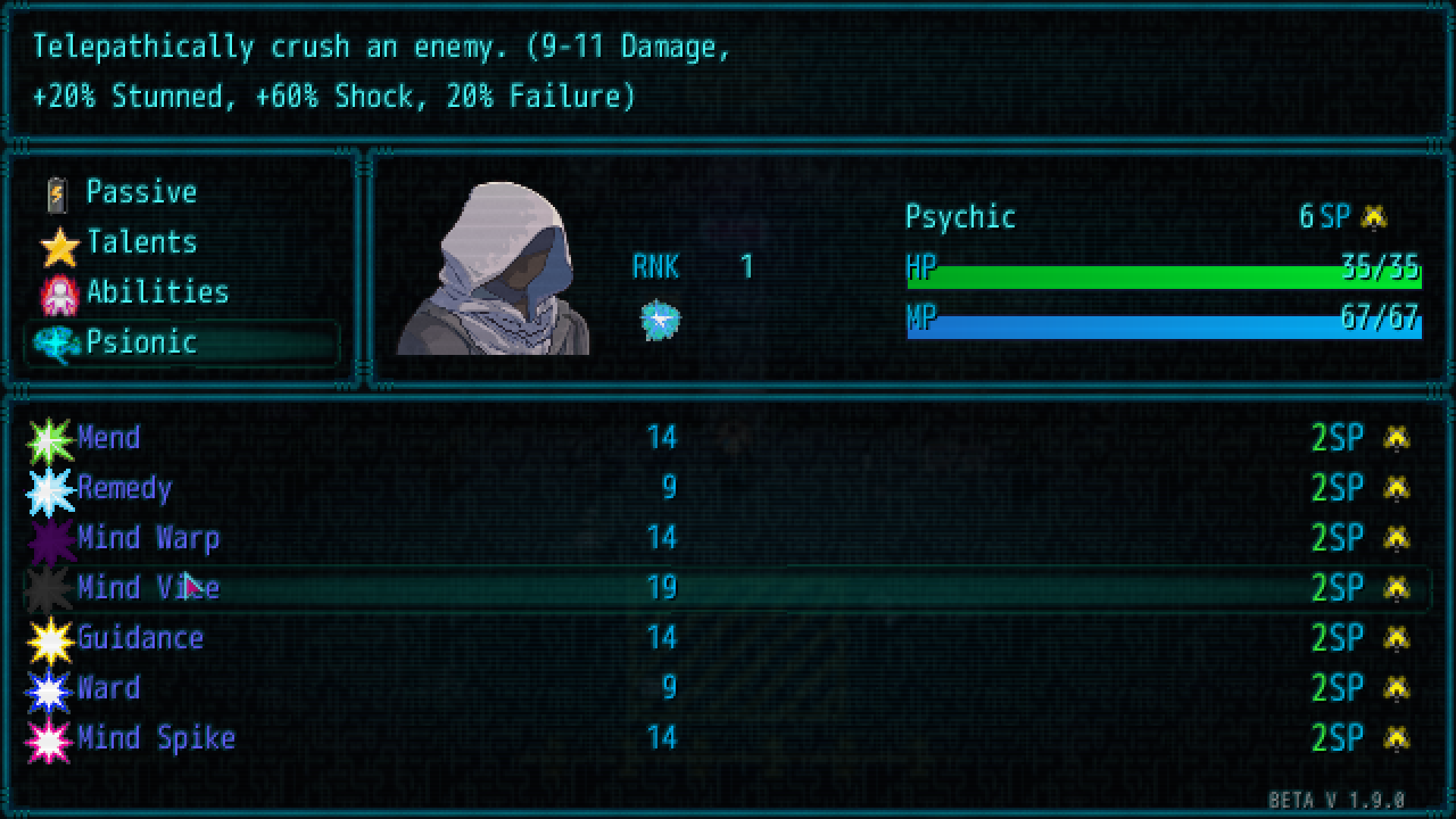Select the purple Mind Warp icon
This screenshot has height=819, width=1456.
click(x=49, y=538)
